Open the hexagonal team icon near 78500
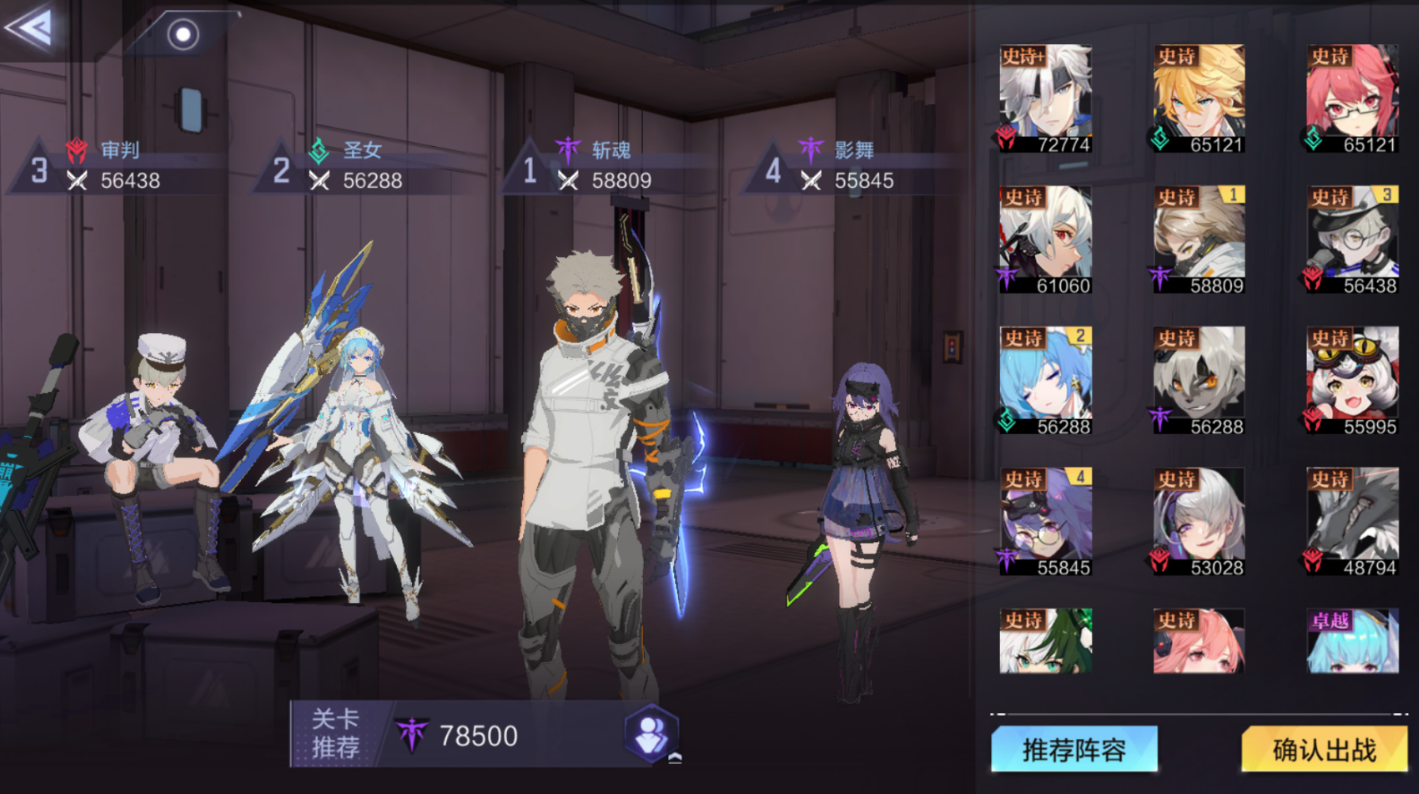The height and width of the screenshot is (794, 1419). pyautogui.click(x=651, y=734)
